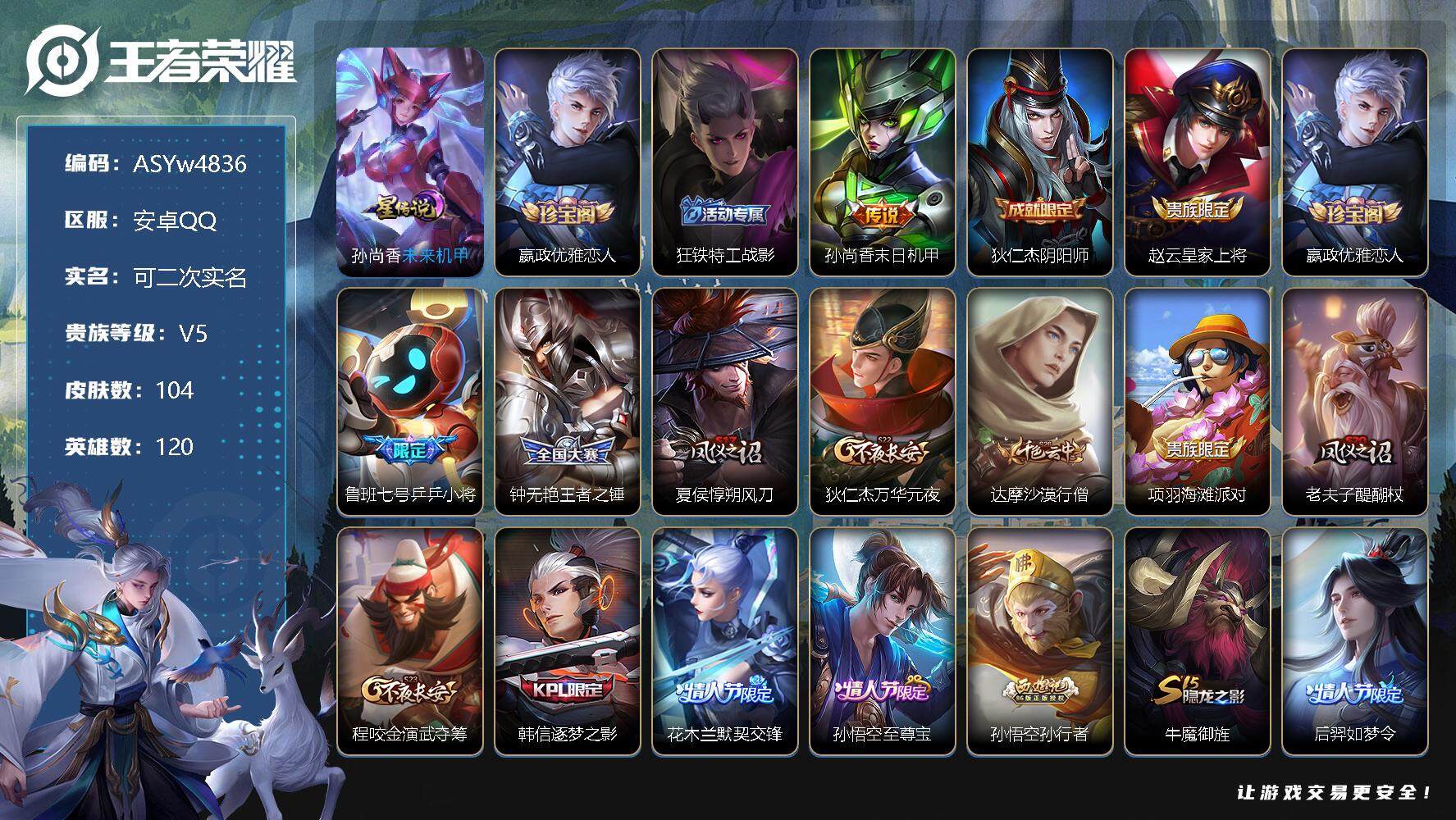Select the 孙尚香未来机甲 skin card
This screenshot has height=820, width=1456.
410,162
